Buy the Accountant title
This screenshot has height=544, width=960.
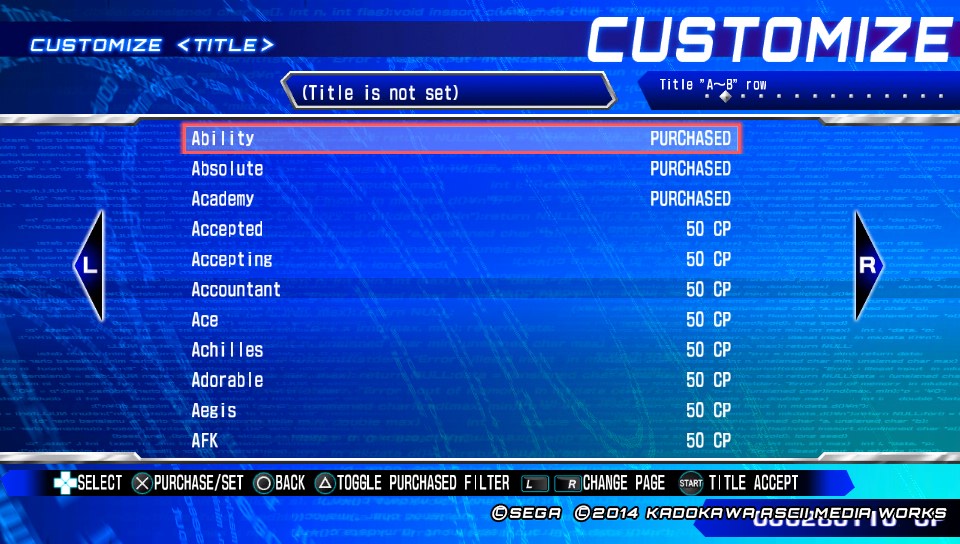pos(461,289)
